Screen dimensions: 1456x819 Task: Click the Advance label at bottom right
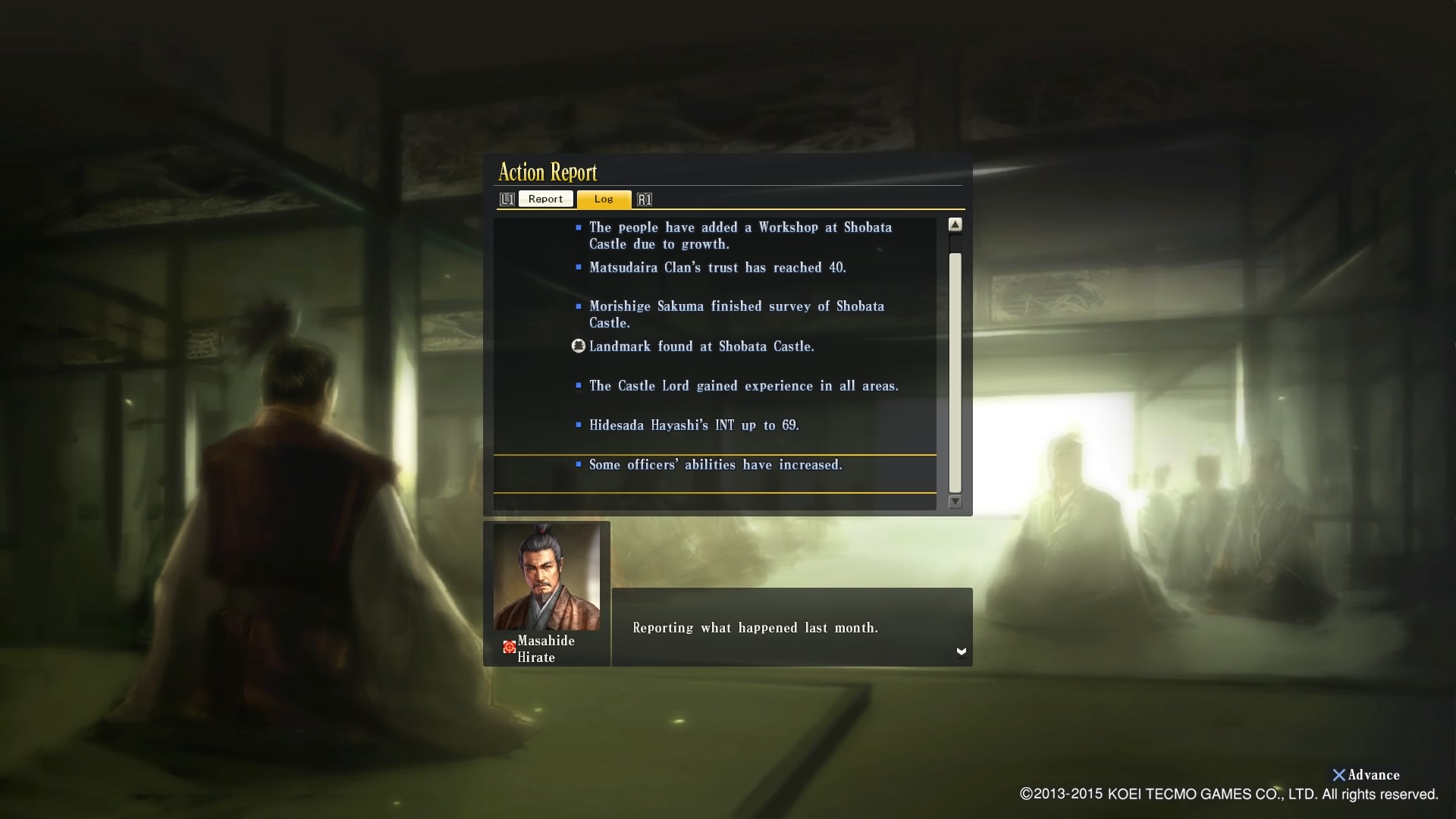[1373, 775]
